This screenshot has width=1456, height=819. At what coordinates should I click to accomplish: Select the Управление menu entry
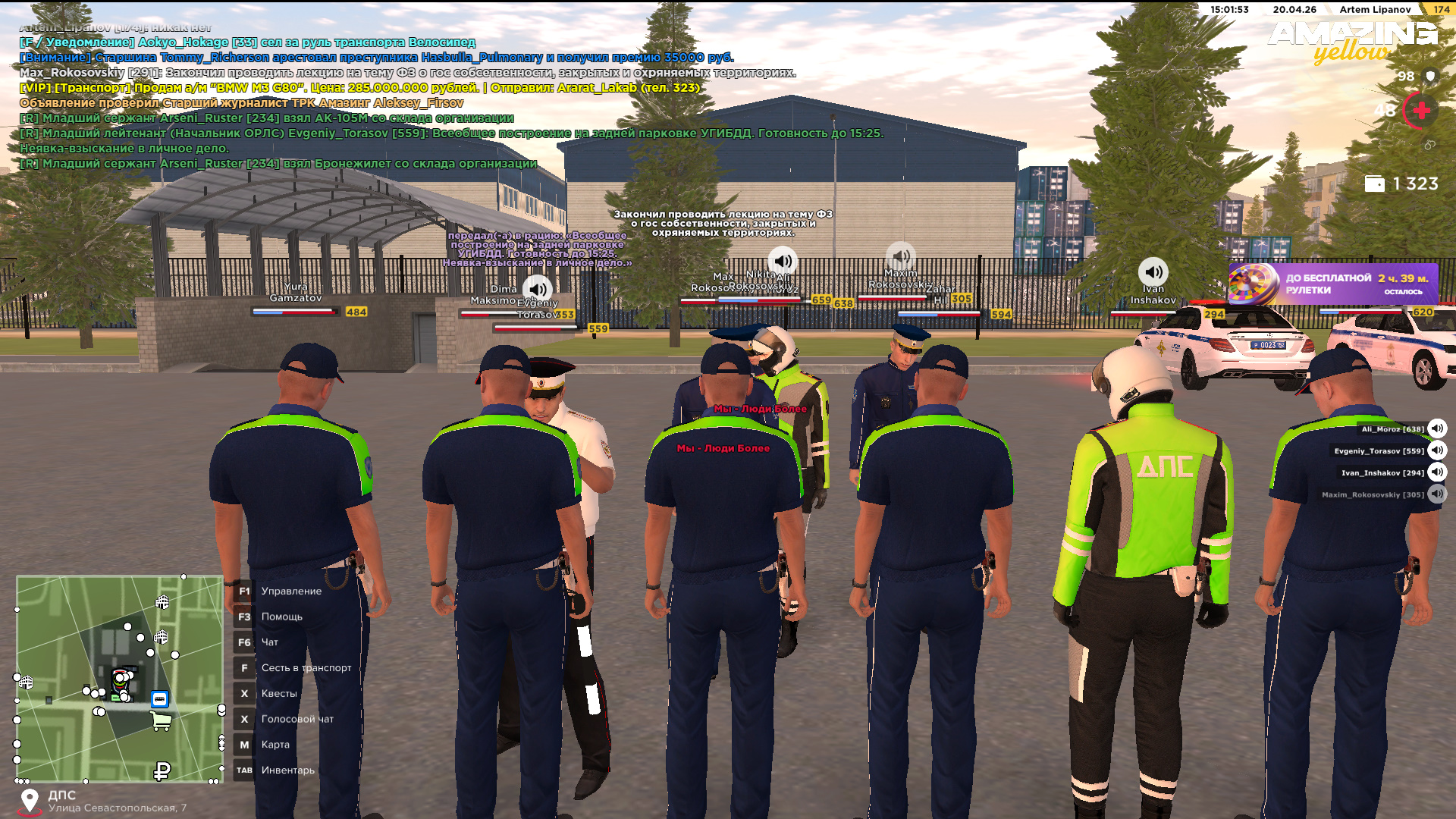point(291,591)
